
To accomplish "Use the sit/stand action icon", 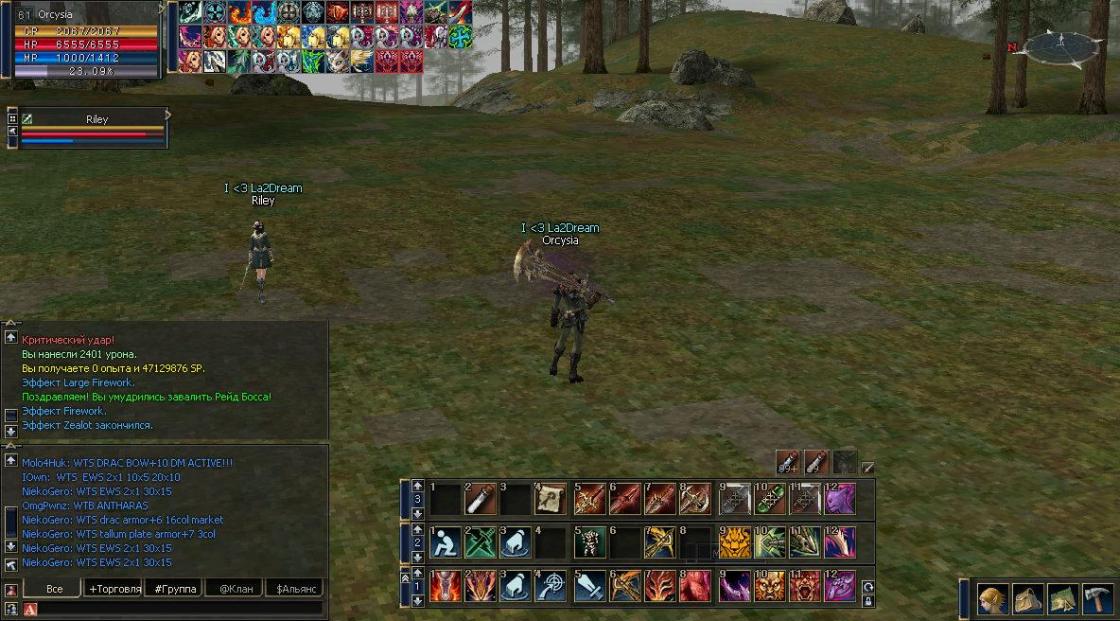I will coord(445,542).
